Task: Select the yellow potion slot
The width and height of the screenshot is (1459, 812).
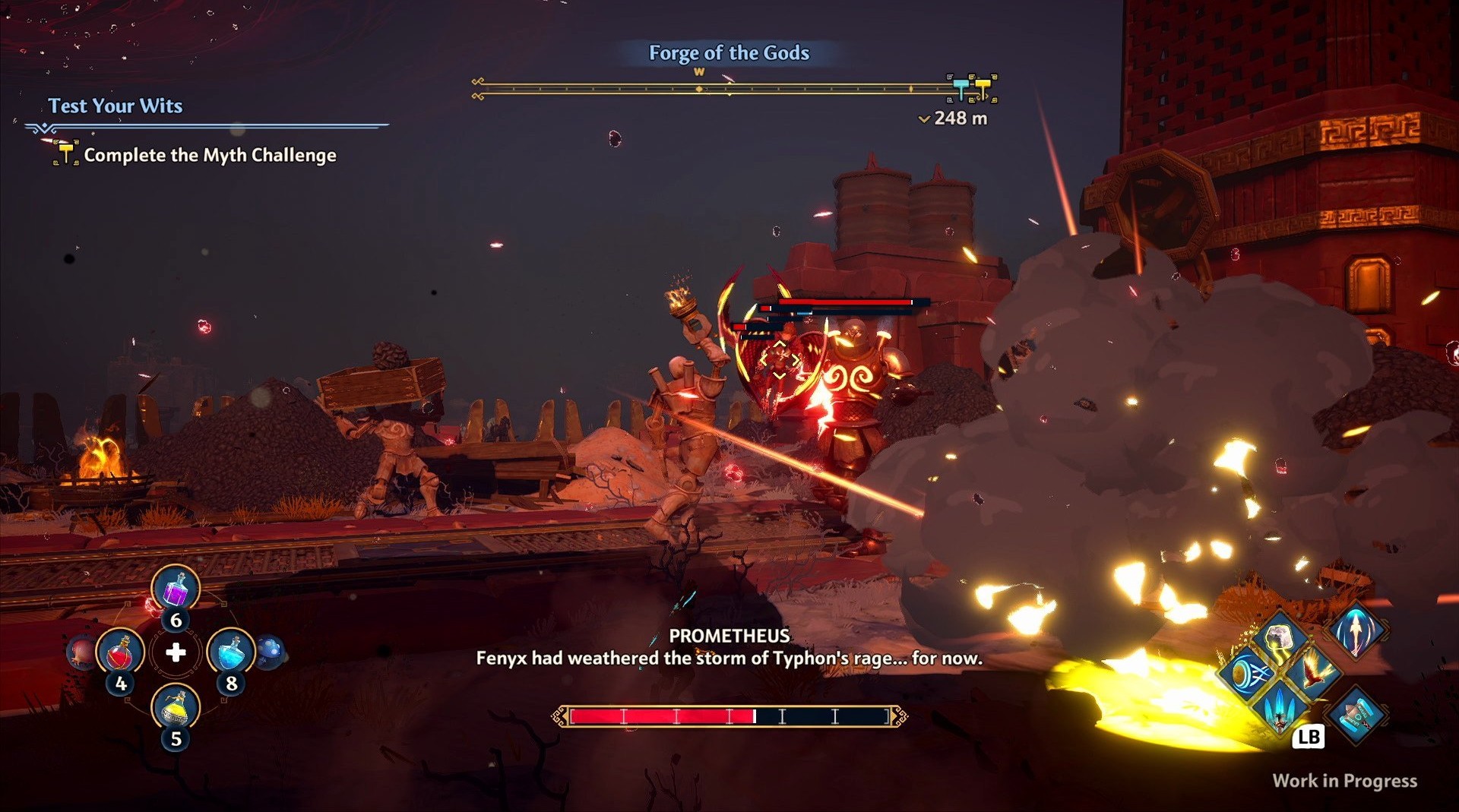Action: click(x=176, y=707)
